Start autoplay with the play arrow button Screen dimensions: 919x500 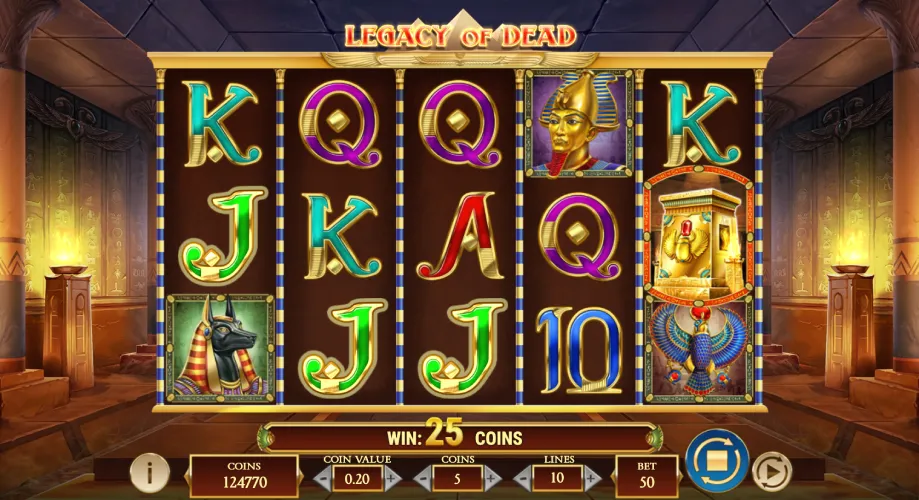(x=770, y=469)
